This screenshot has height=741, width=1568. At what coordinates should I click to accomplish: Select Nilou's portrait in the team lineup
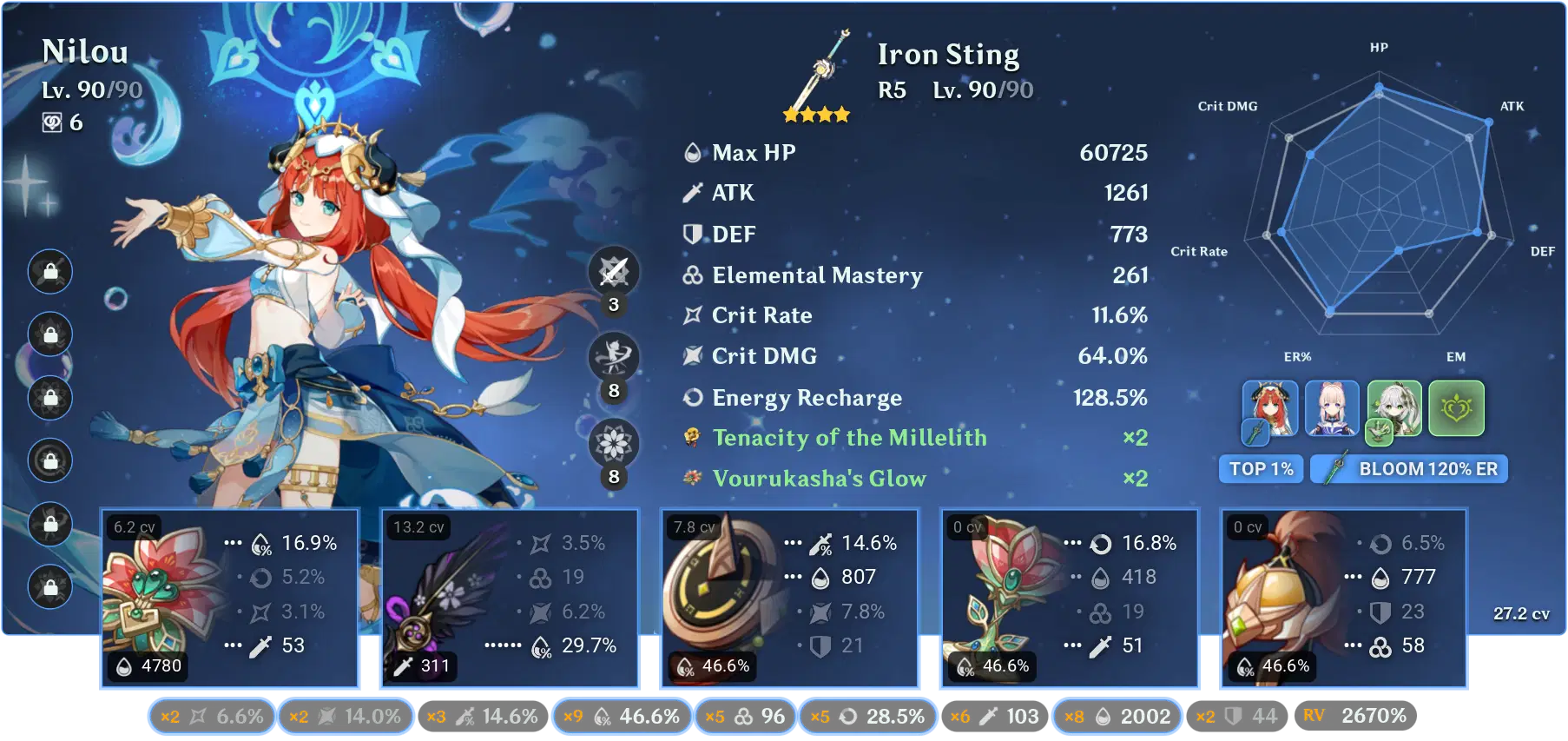[1269, 410]
